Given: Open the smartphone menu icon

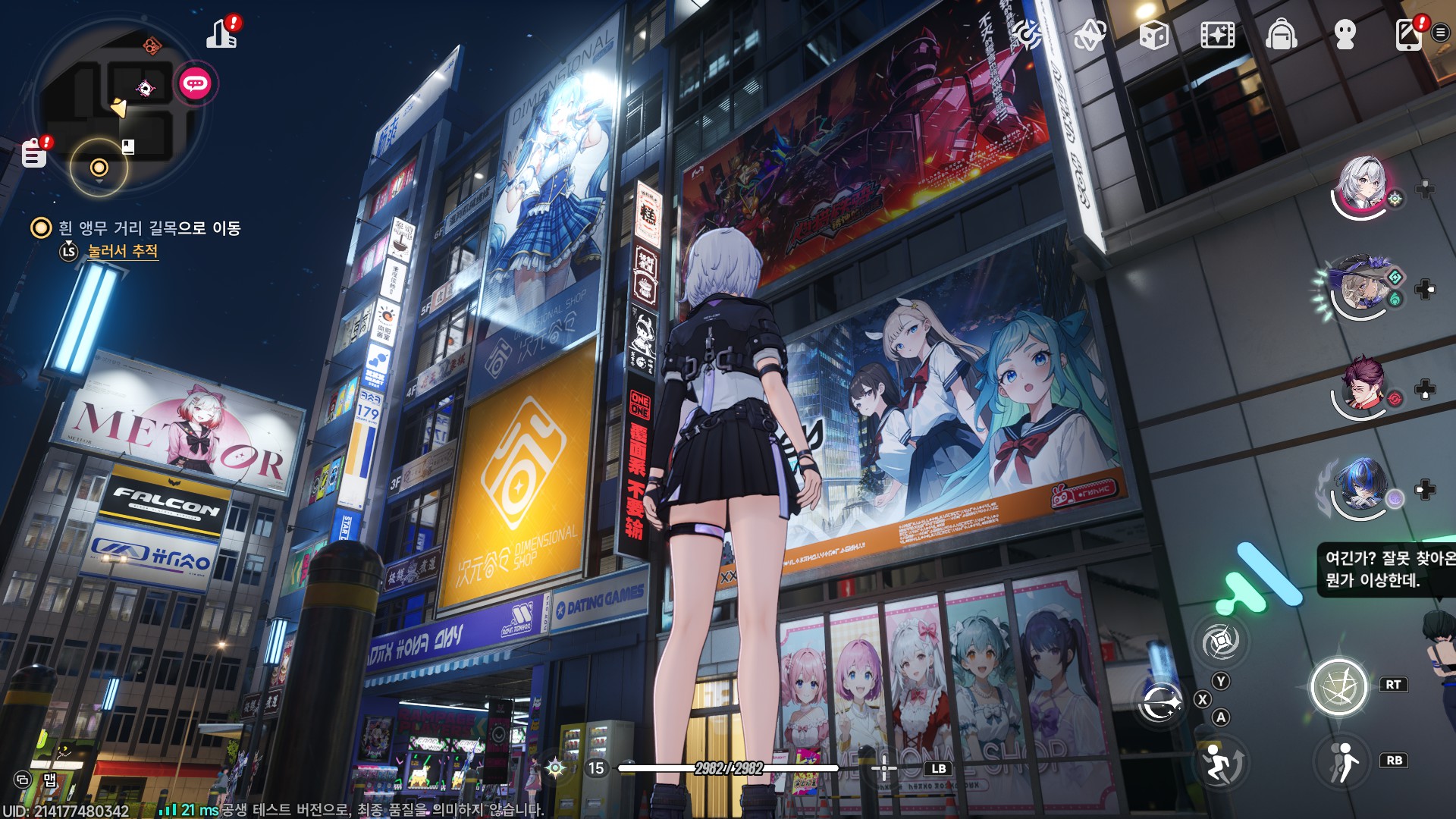Looking at the screenshot, I should tap(1407, 35).
